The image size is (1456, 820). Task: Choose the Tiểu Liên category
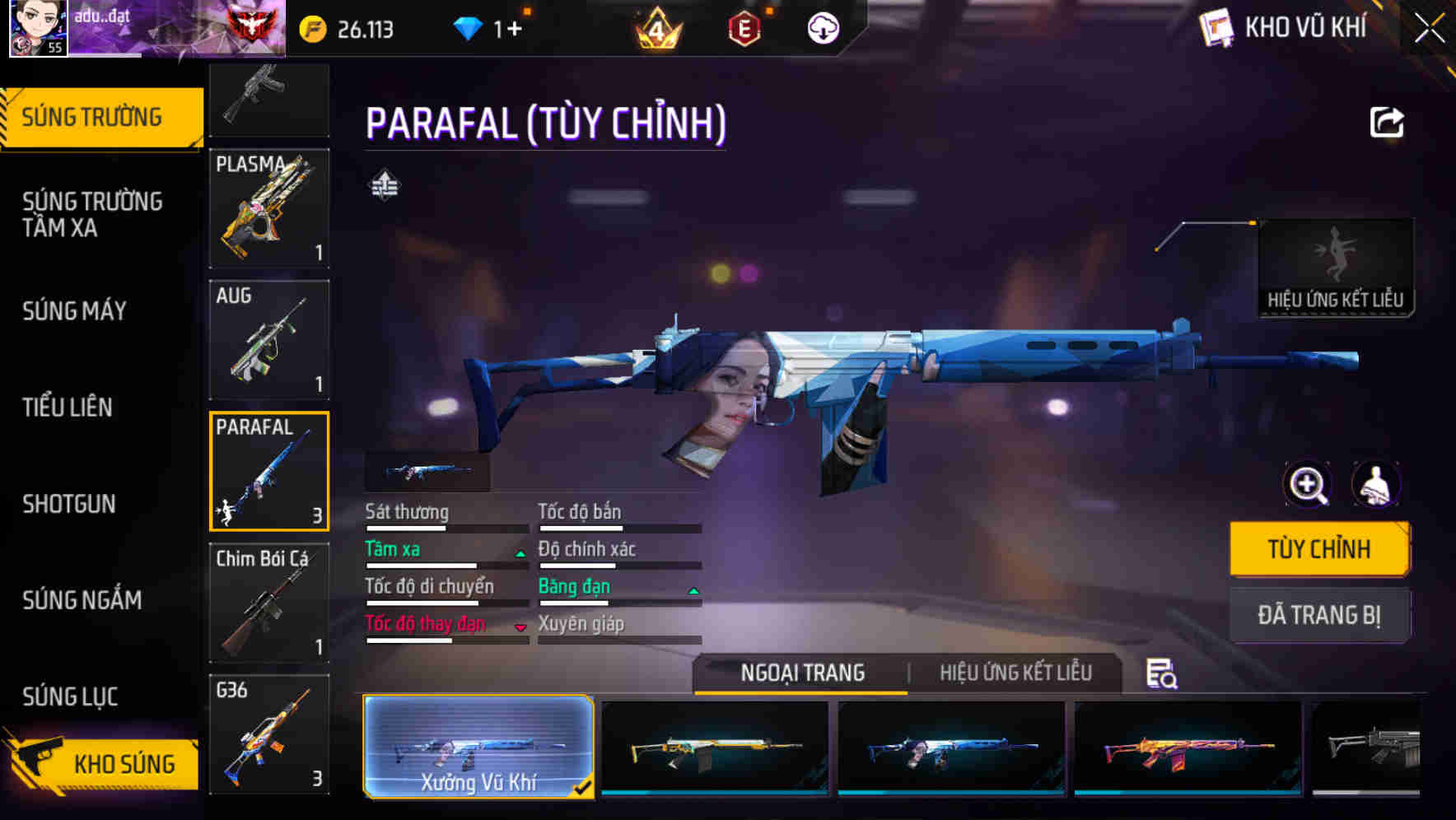[68, 408]
